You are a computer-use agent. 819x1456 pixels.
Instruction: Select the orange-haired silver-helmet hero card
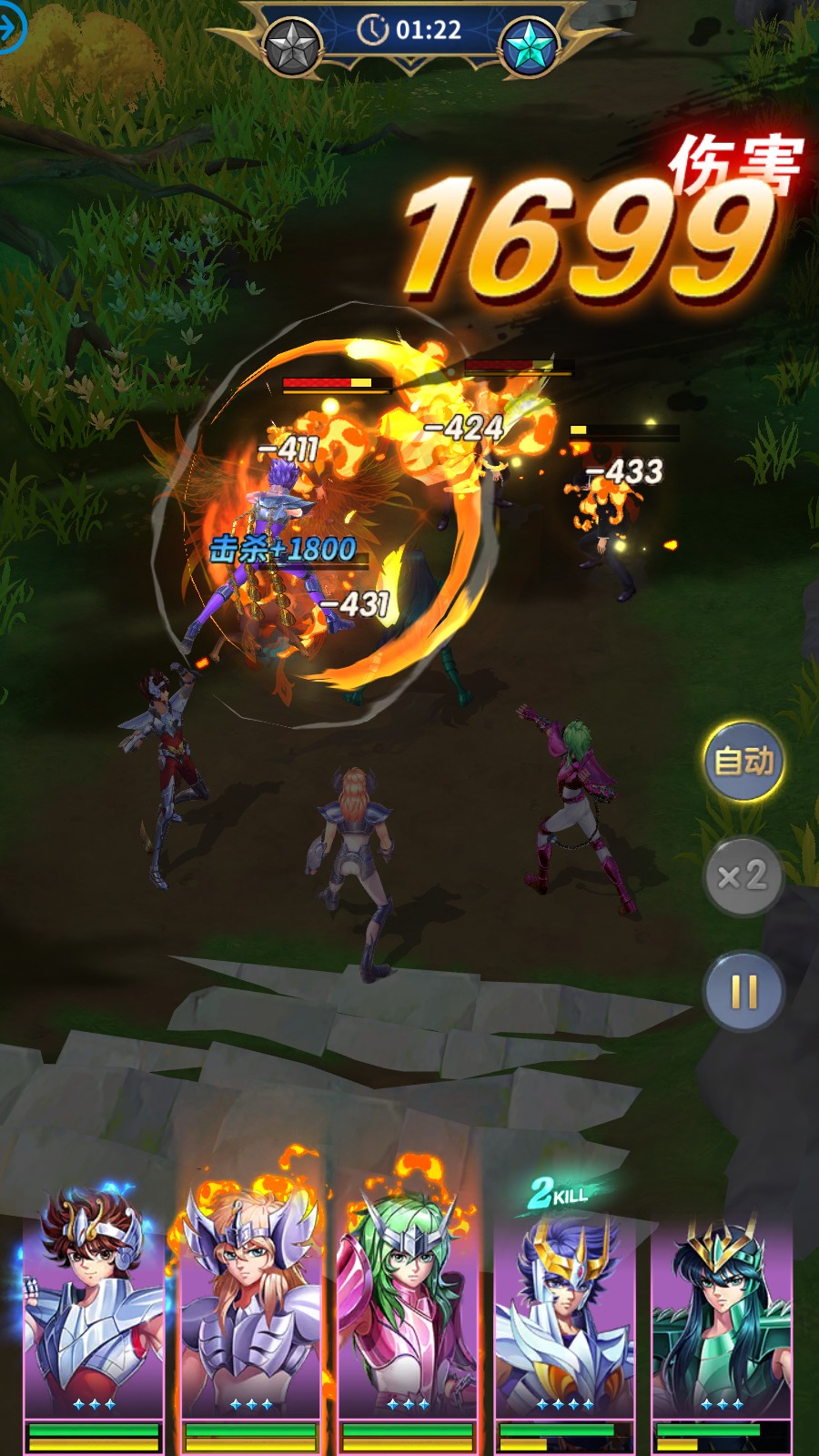click(x=250, y=1310)
